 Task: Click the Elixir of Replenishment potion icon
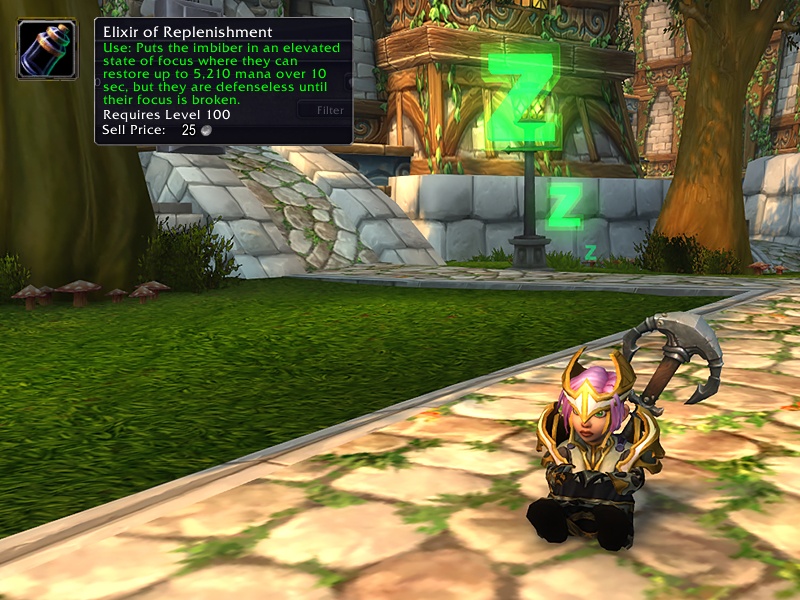click(47, 48)
